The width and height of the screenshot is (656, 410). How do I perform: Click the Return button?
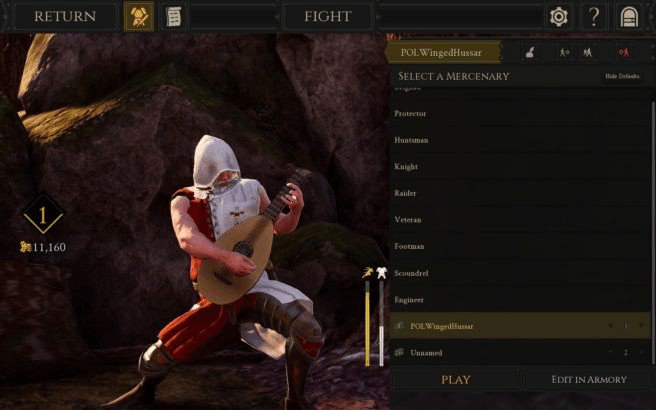[x=66, y=16]
